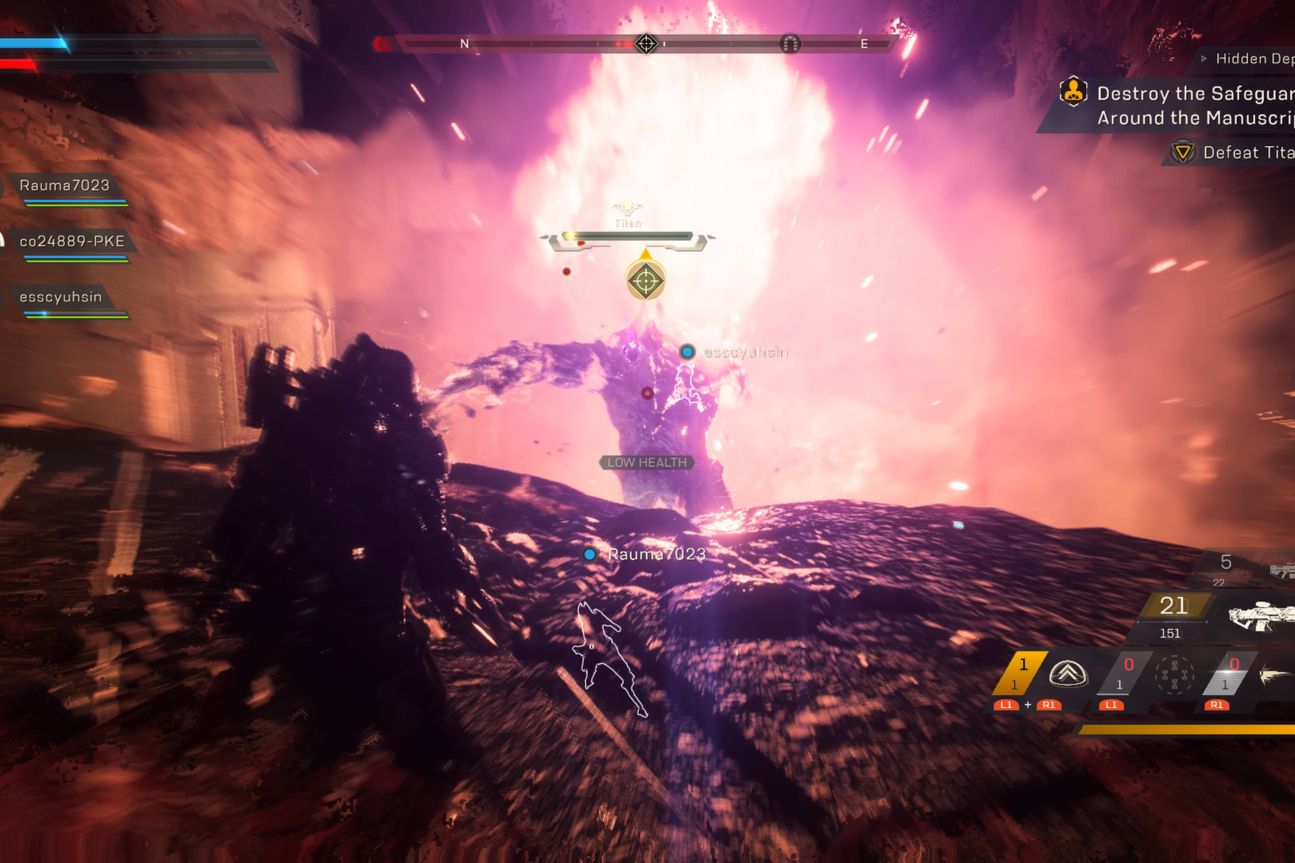Click the gold crosshair target marker above Titan
The height and width of the screenshot is (863, 1295).
(646, 279)
